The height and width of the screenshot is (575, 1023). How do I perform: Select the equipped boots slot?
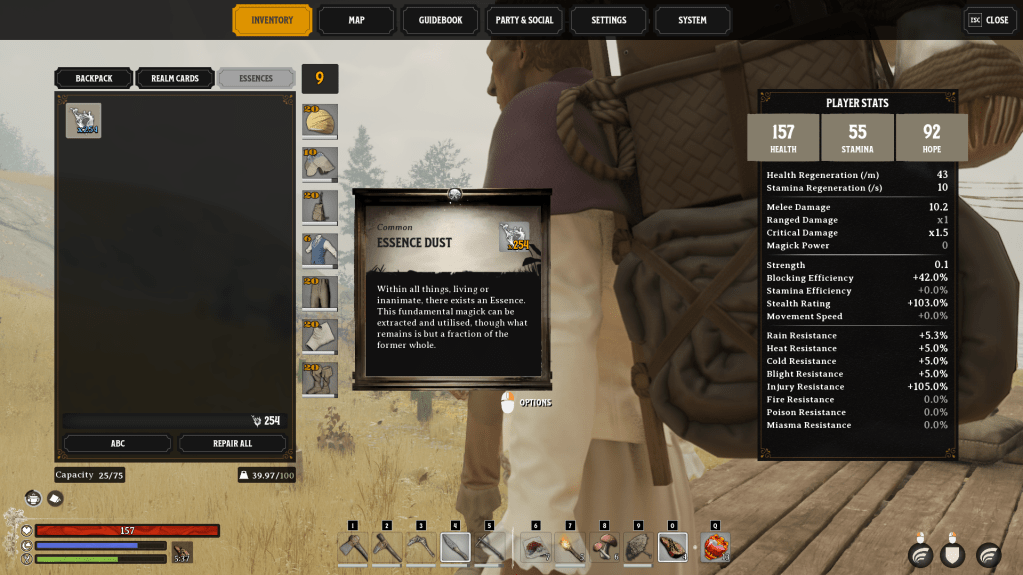point(320,379)
